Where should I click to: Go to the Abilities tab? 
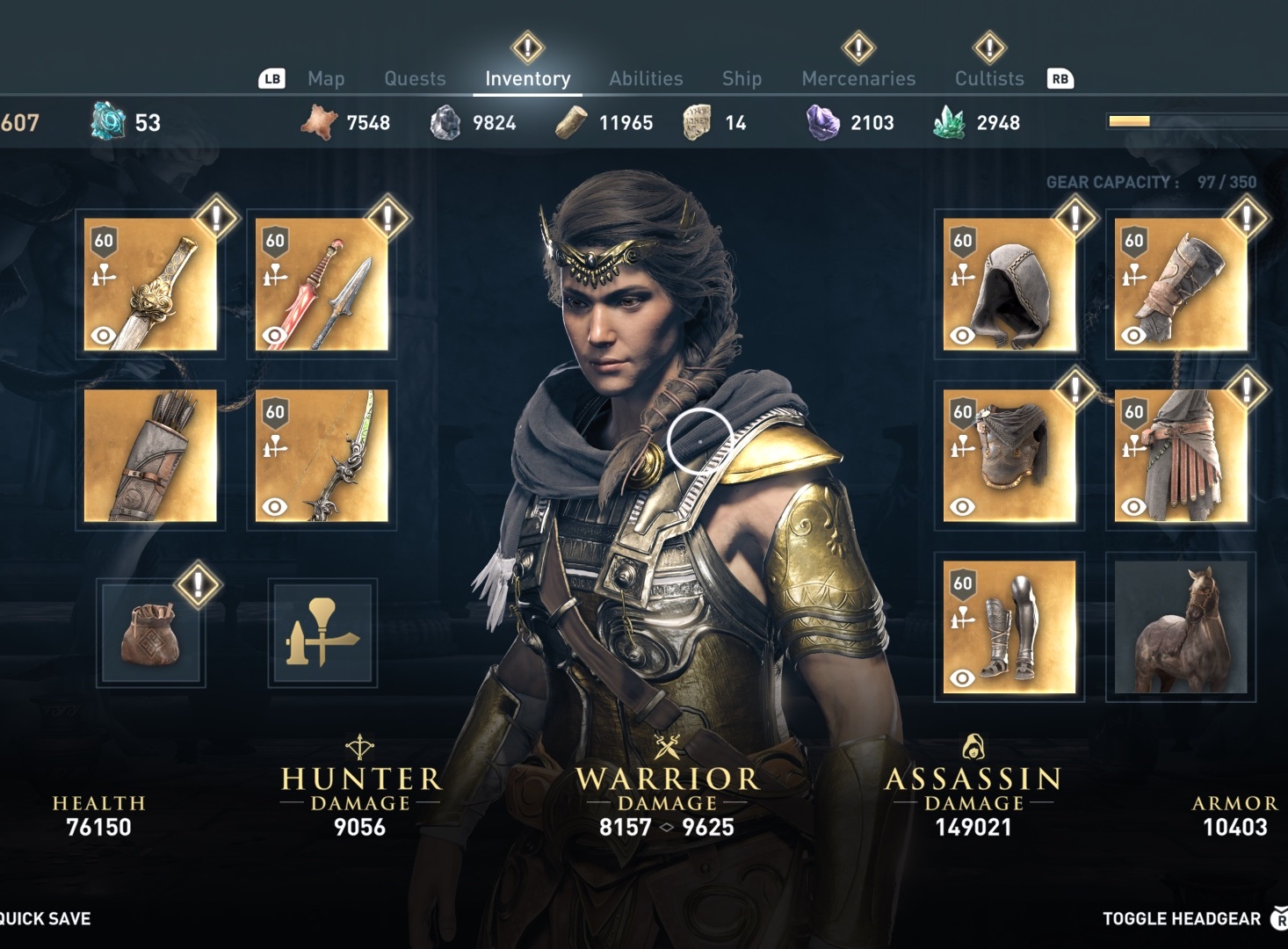tap(646, 79)
